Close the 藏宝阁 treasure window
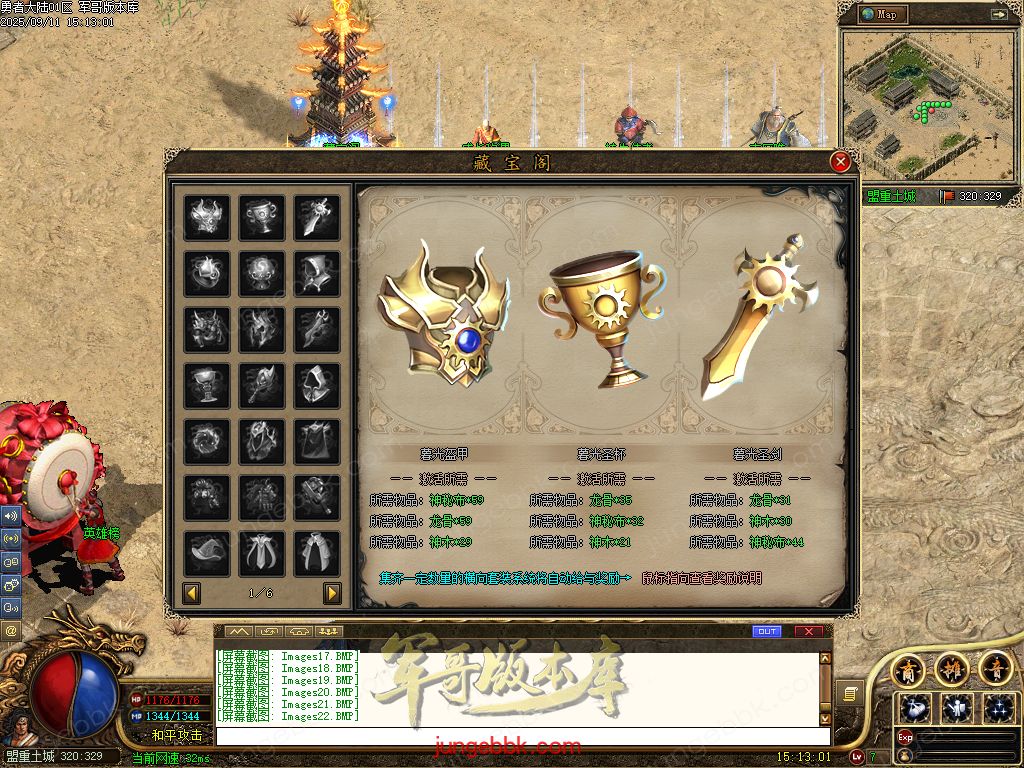Viewport: 1024px width, 768px height. (841, 162)
